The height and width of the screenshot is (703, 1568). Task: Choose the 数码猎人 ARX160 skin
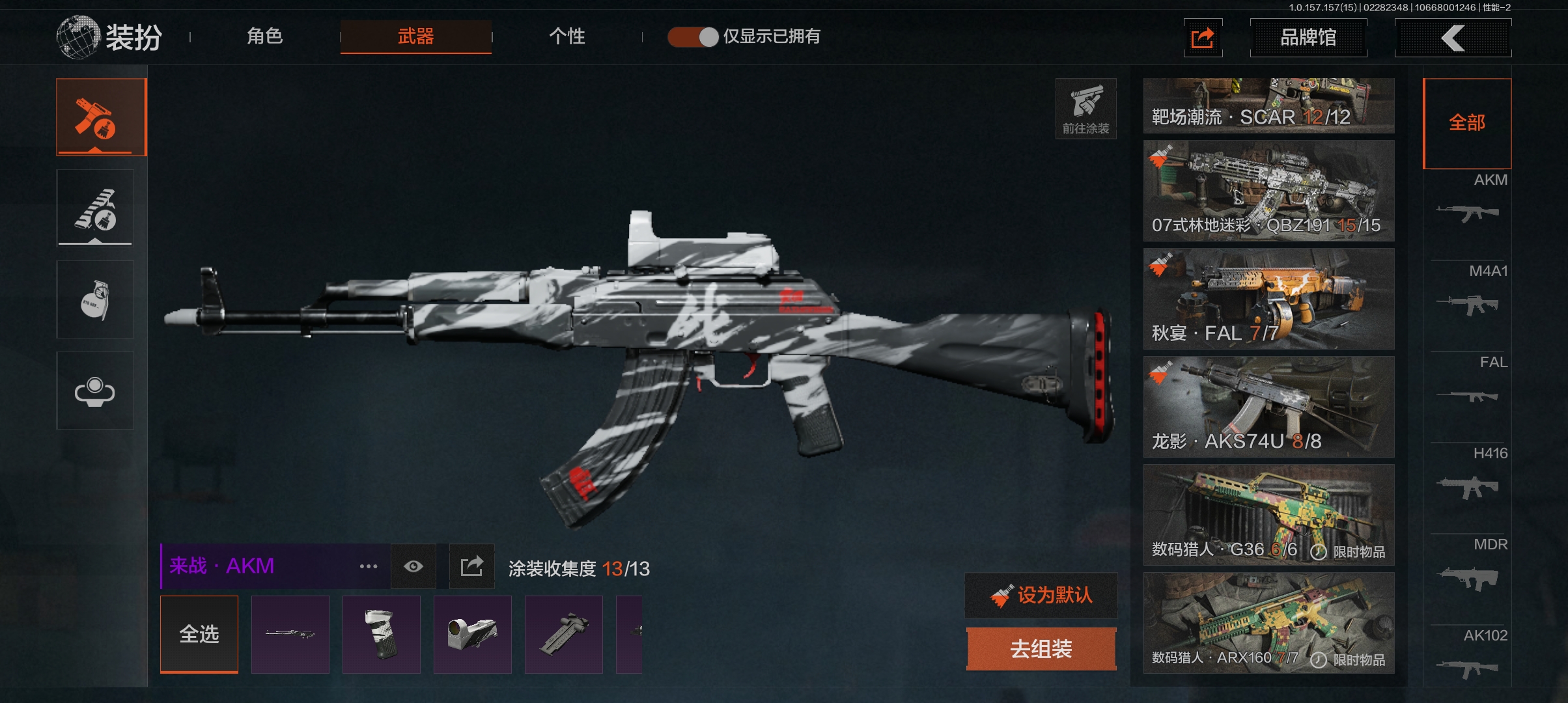point(1268,623)
